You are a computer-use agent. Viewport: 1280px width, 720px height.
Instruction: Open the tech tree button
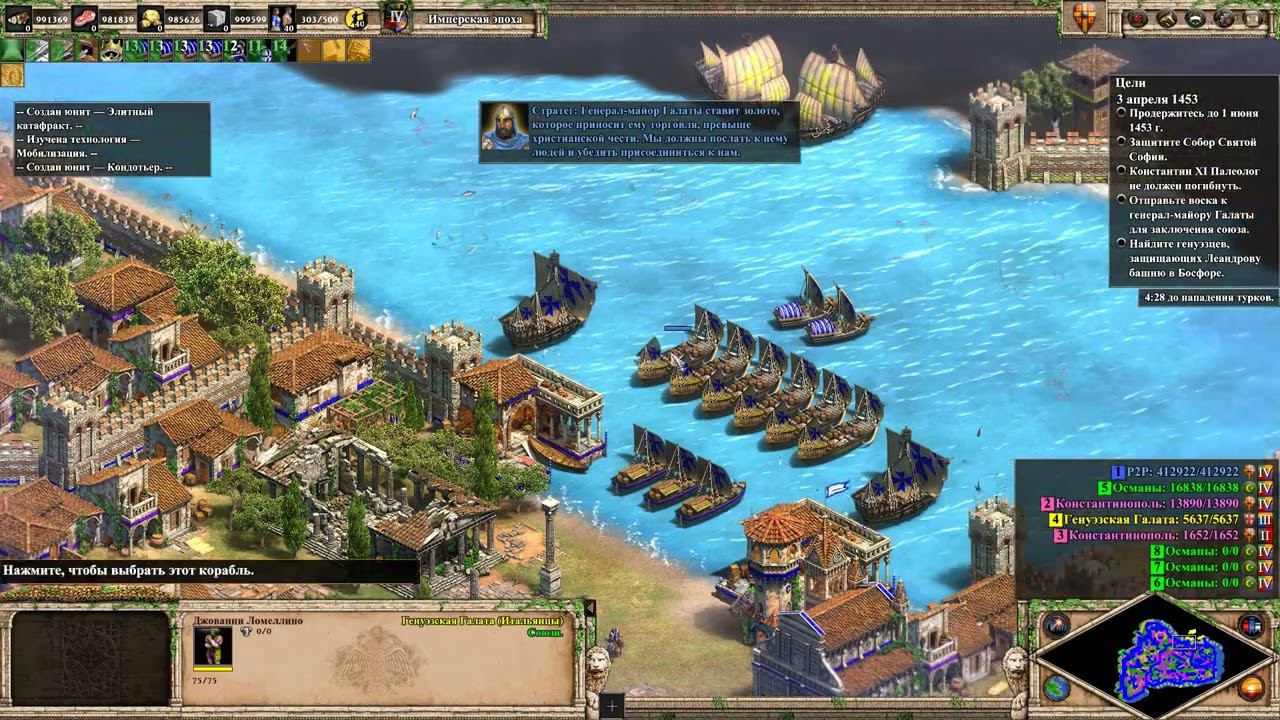pos(1166,18)
